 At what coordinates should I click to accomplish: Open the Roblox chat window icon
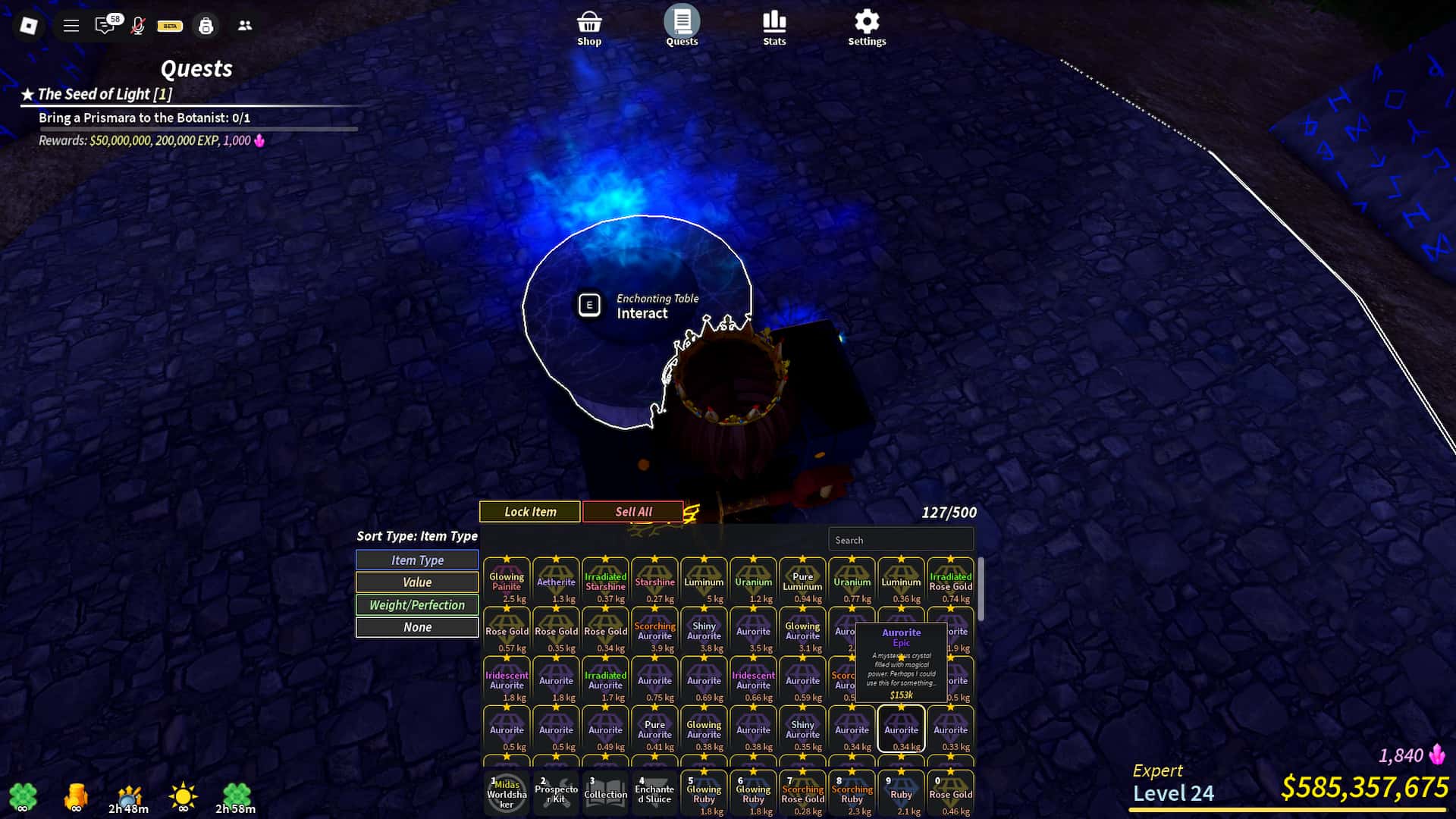(x=105, y=26)
